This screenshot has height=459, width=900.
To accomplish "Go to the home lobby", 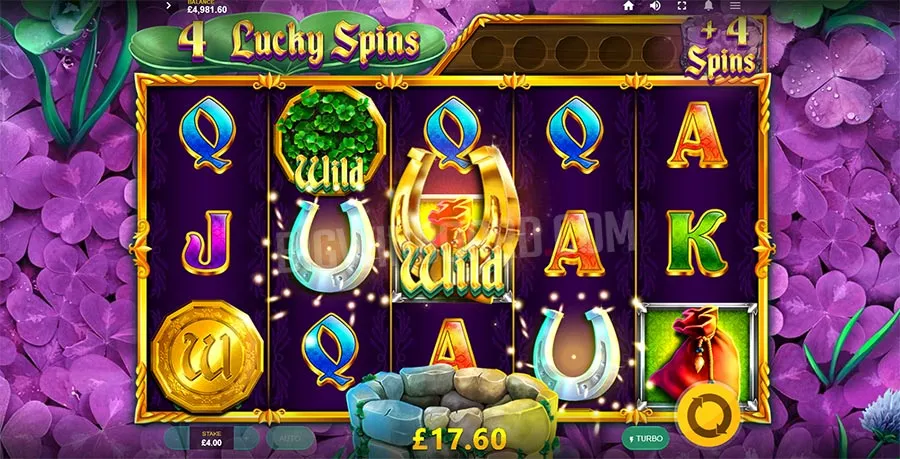I will (629, 6).
